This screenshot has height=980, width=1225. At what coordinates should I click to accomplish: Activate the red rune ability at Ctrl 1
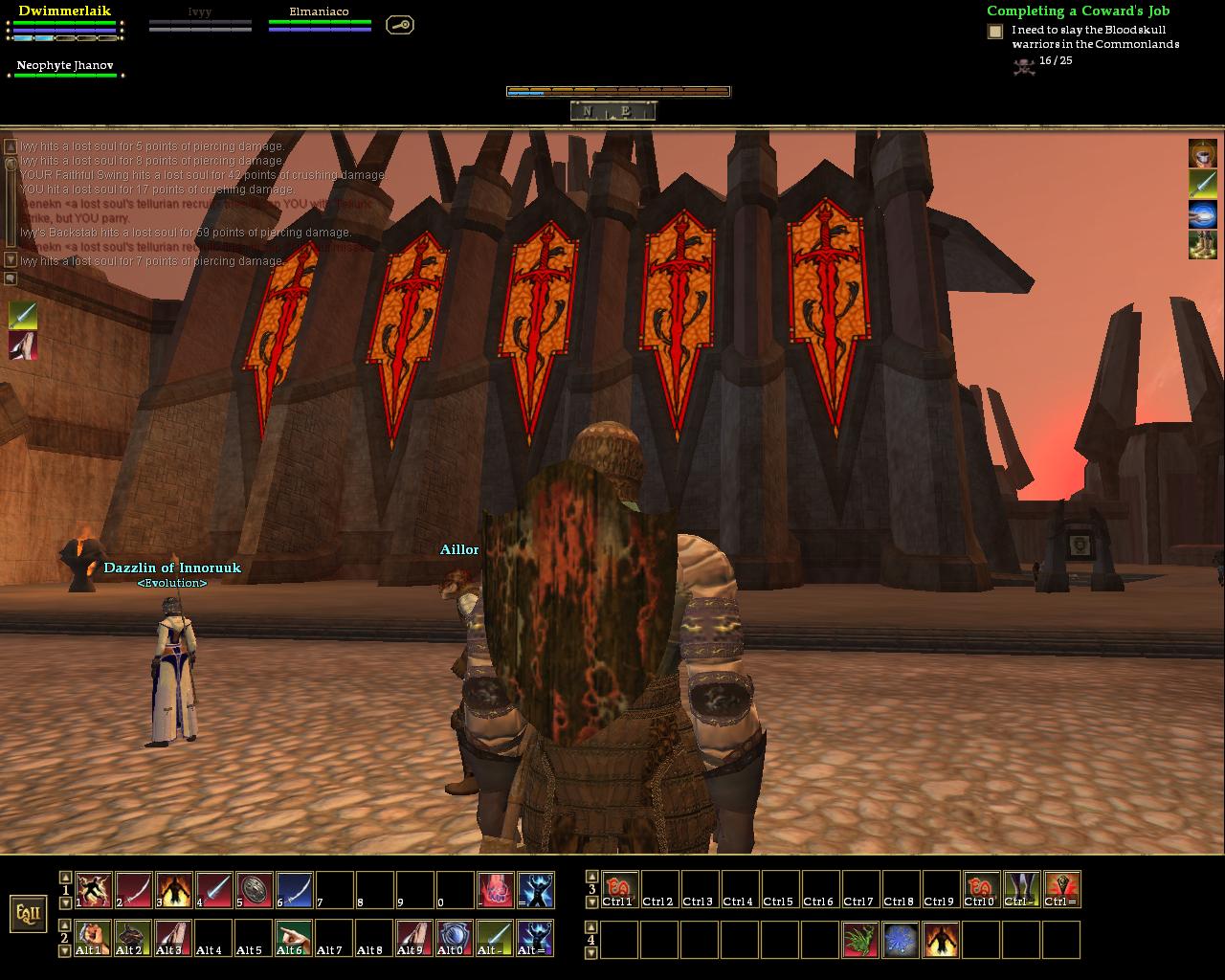pos(620,890)
